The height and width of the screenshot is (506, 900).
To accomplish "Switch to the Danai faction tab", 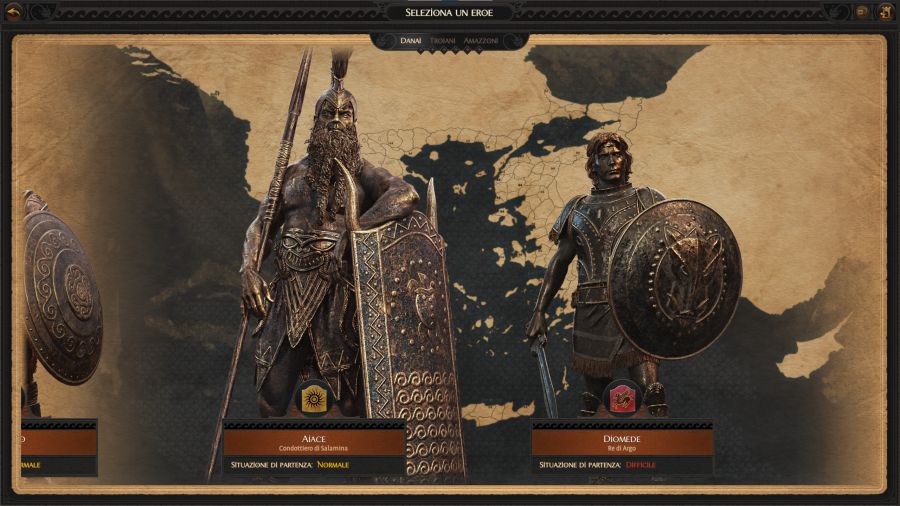I will 410,41.
